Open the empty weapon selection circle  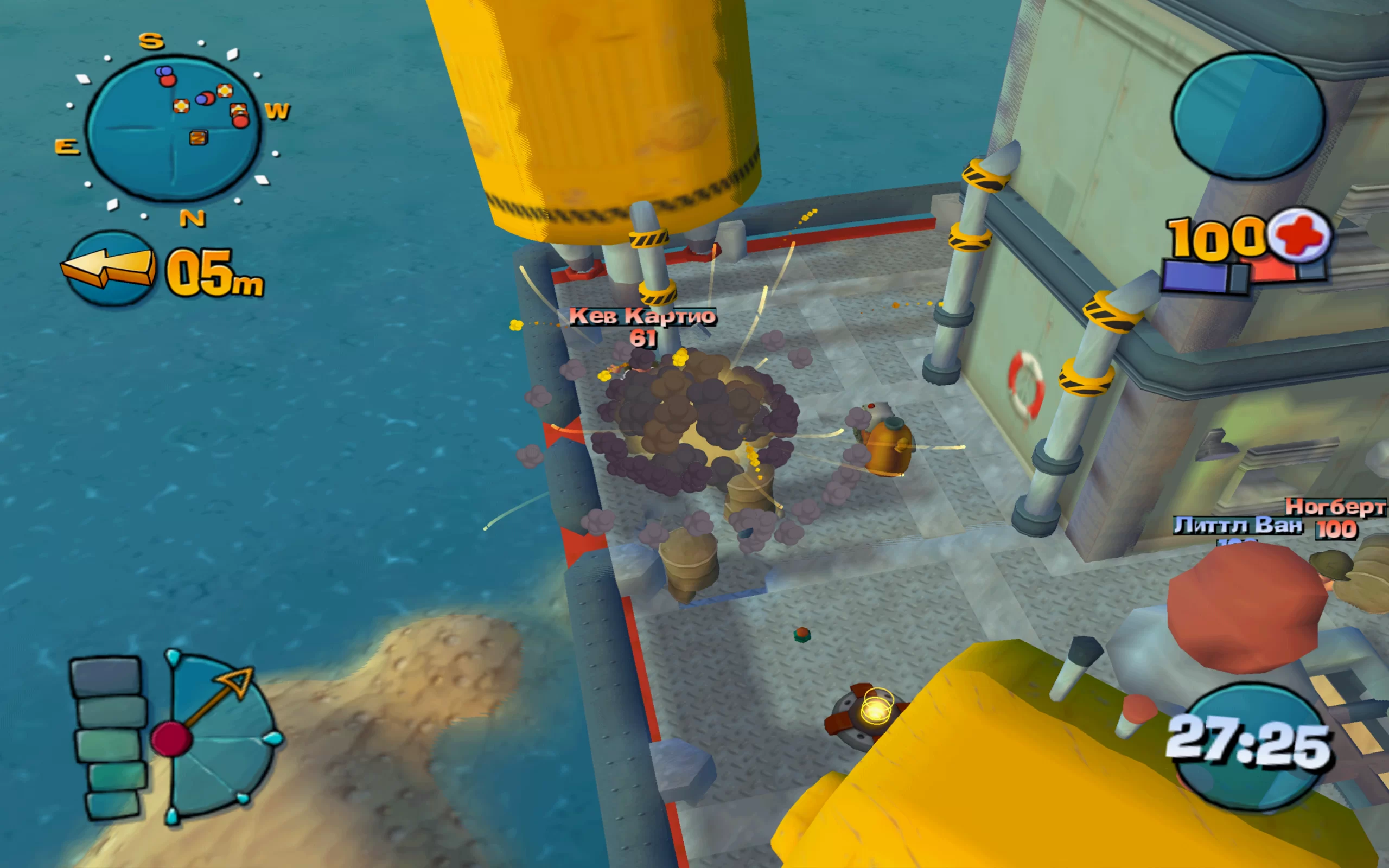pos(1248,116)
